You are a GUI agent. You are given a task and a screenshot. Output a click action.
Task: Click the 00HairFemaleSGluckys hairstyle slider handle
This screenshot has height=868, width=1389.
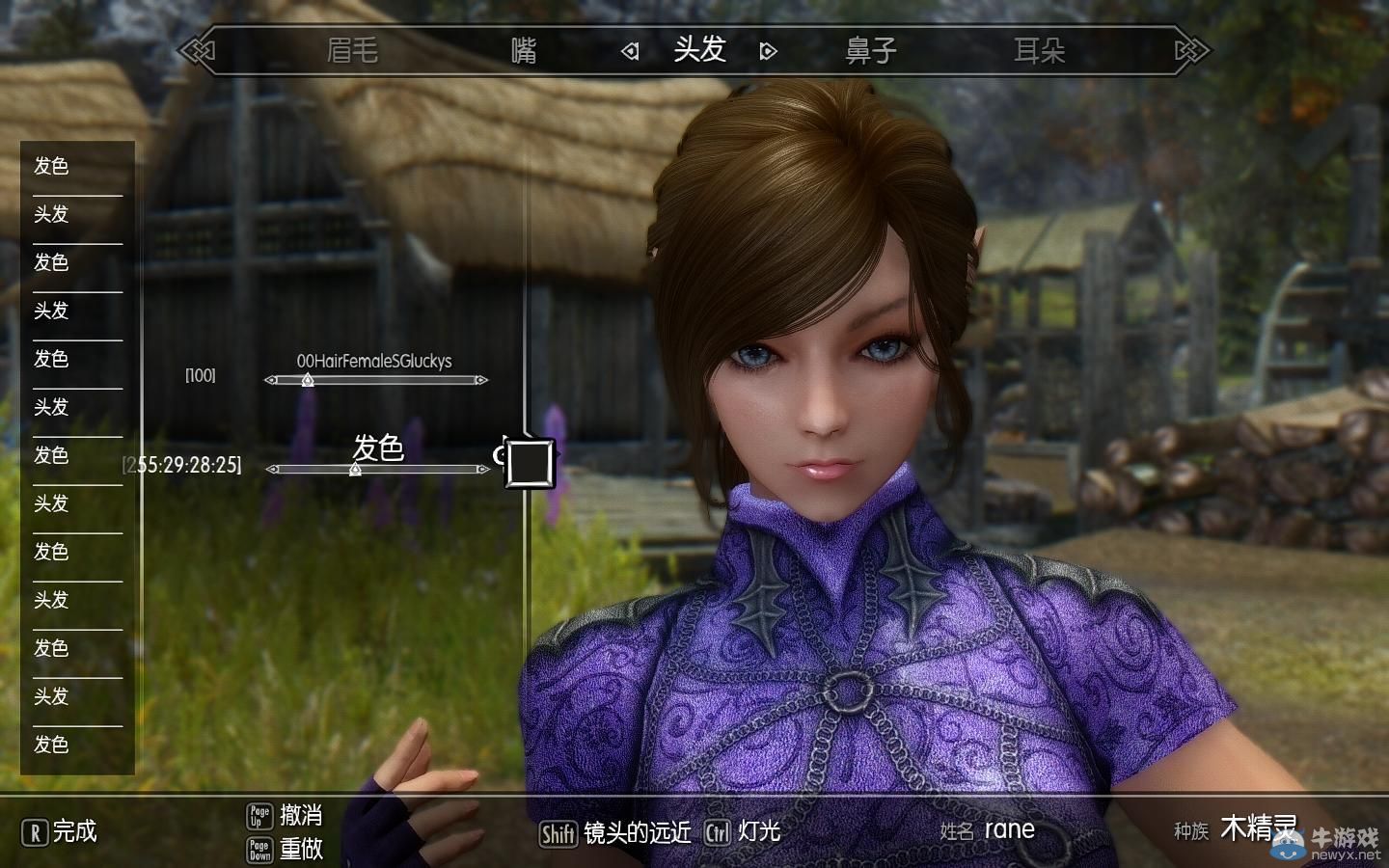[307, 380]
